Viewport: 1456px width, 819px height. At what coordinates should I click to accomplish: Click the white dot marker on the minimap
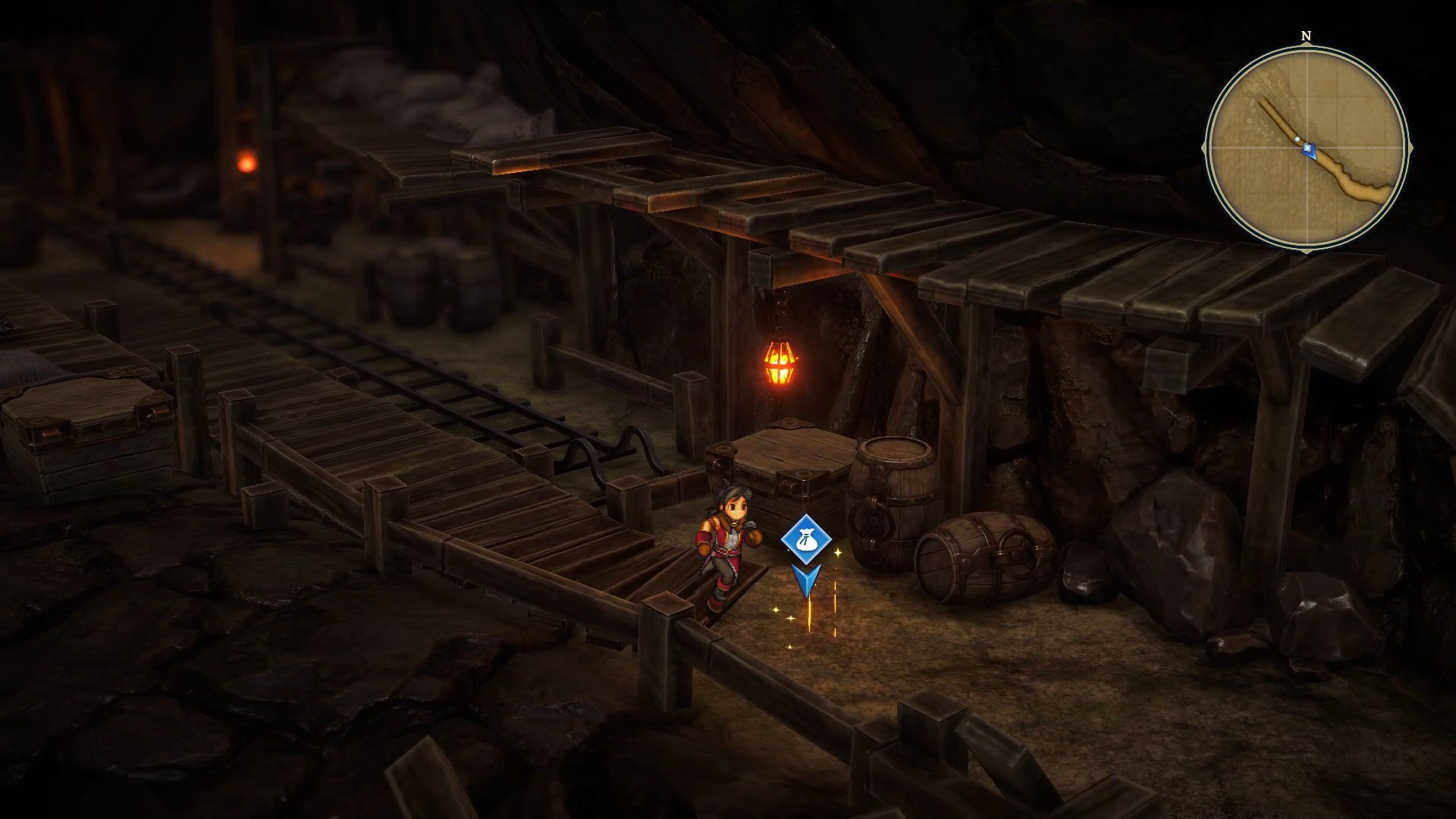coord(1298,139)
